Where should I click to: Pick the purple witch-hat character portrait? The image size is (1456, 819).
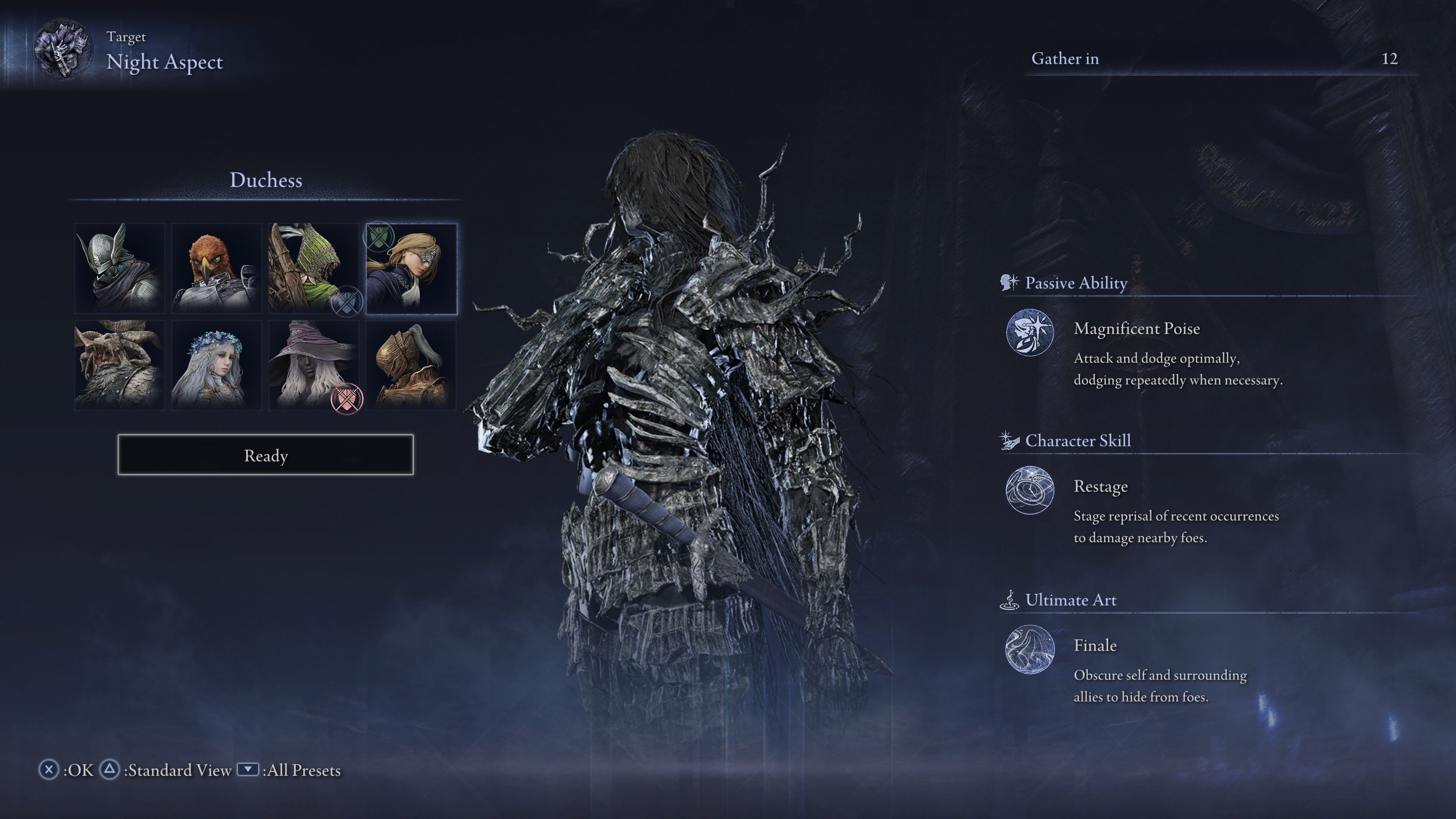point(314,365)
